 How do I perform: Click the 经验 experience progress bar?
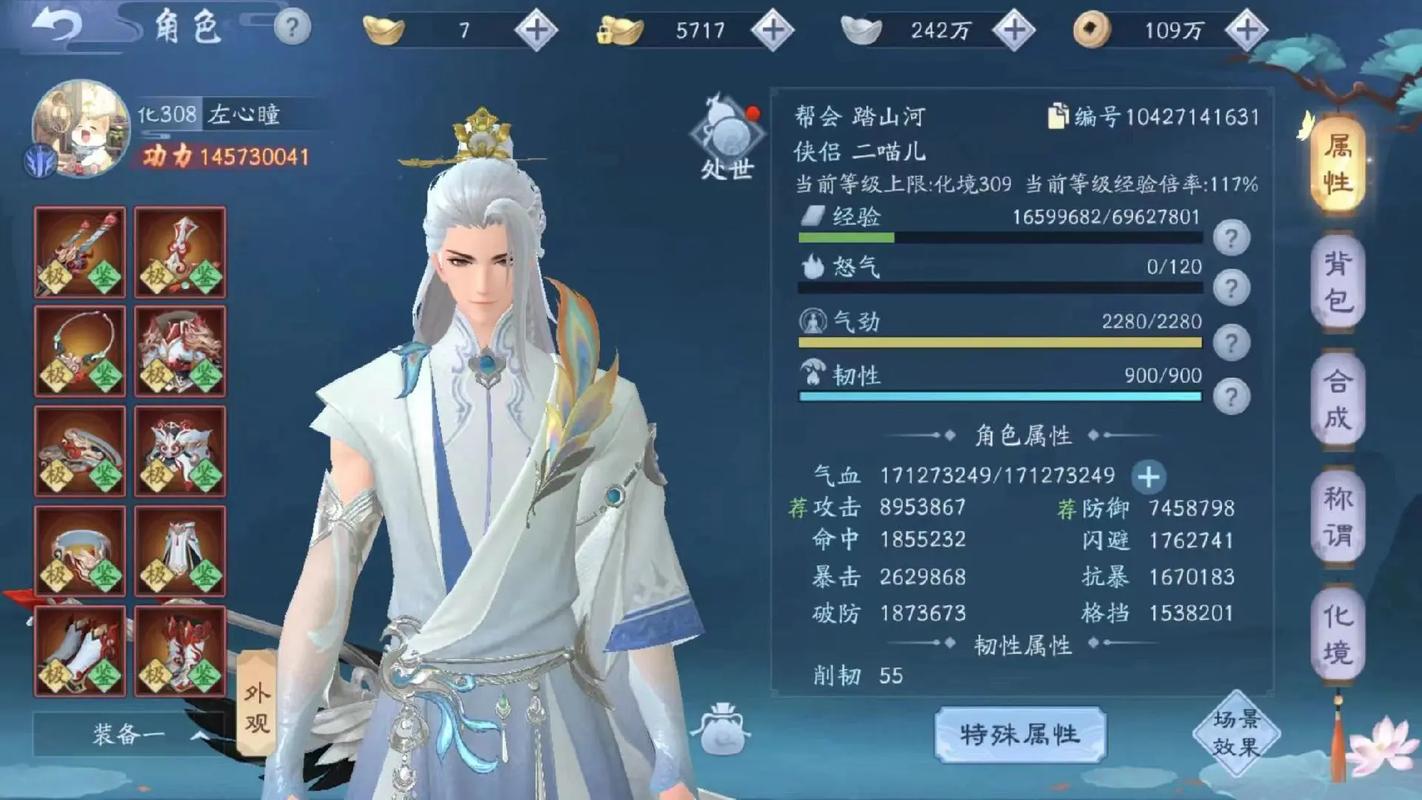point(998,238)
